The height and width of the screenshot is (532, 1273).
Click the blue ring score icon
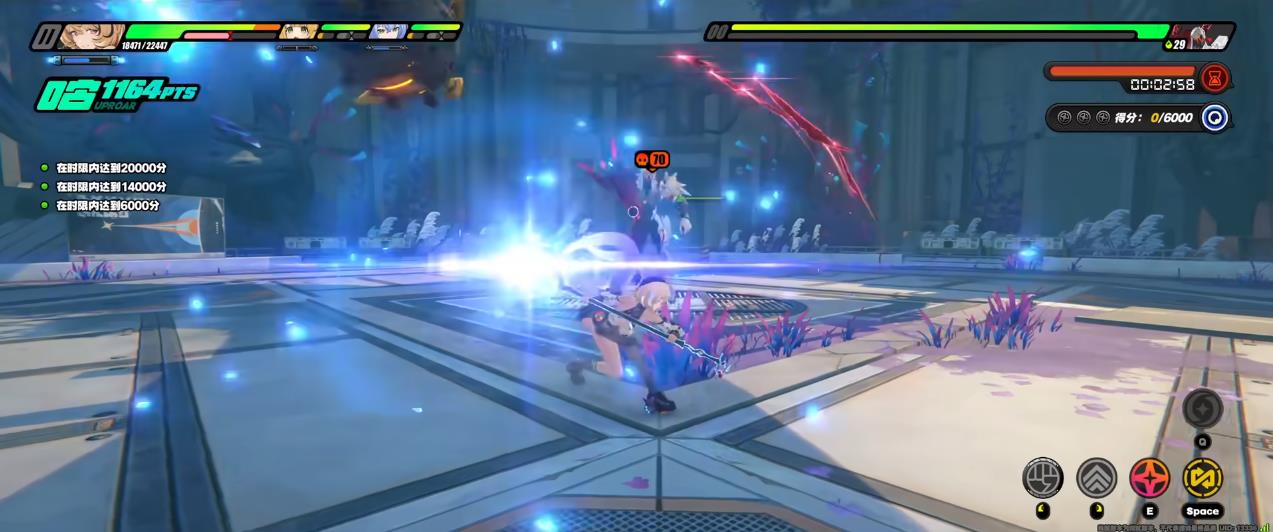1215,117
